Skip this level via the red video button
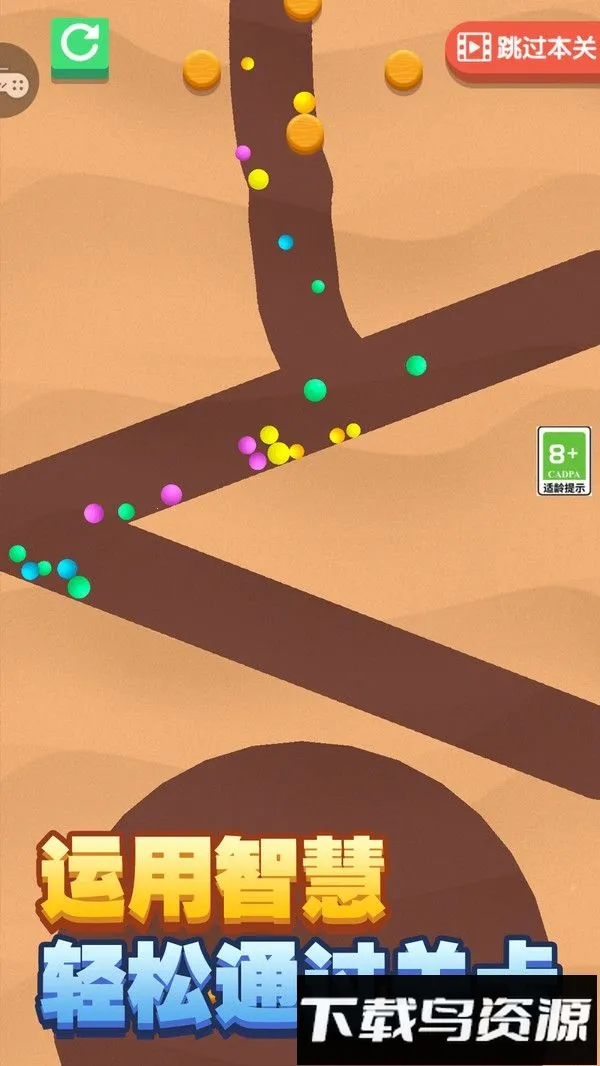600x1066 pixels. [524, 47]
